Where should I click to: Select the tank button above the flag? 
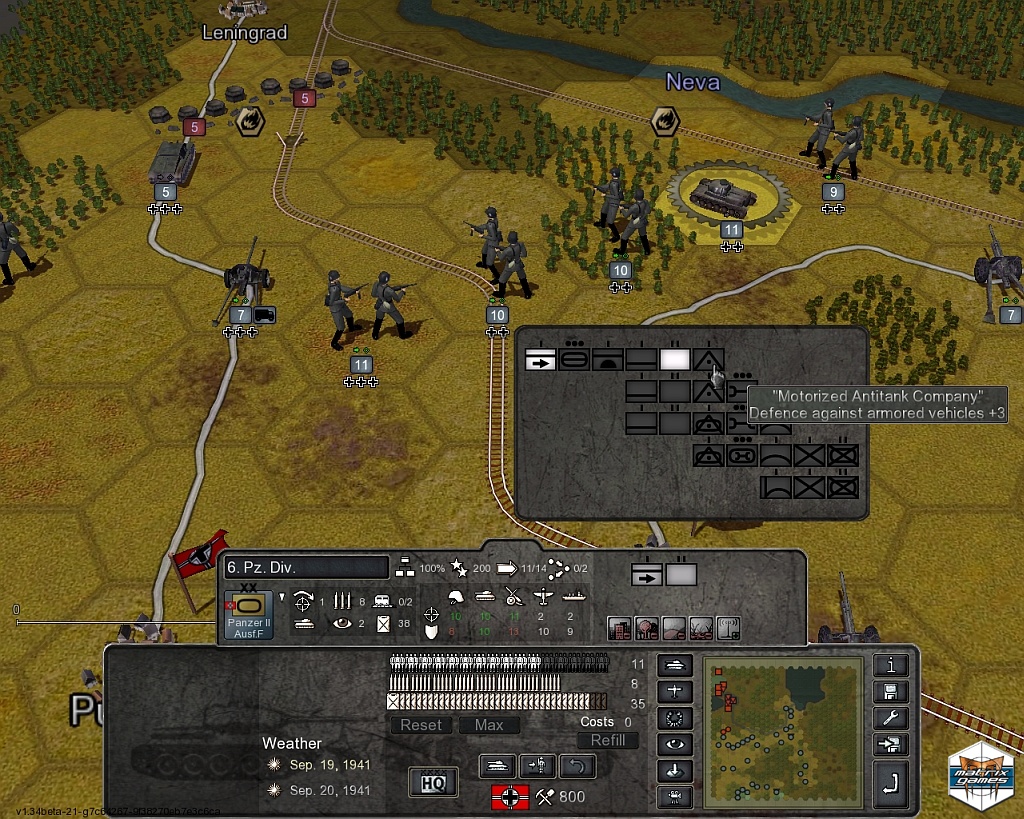[498, 767]
